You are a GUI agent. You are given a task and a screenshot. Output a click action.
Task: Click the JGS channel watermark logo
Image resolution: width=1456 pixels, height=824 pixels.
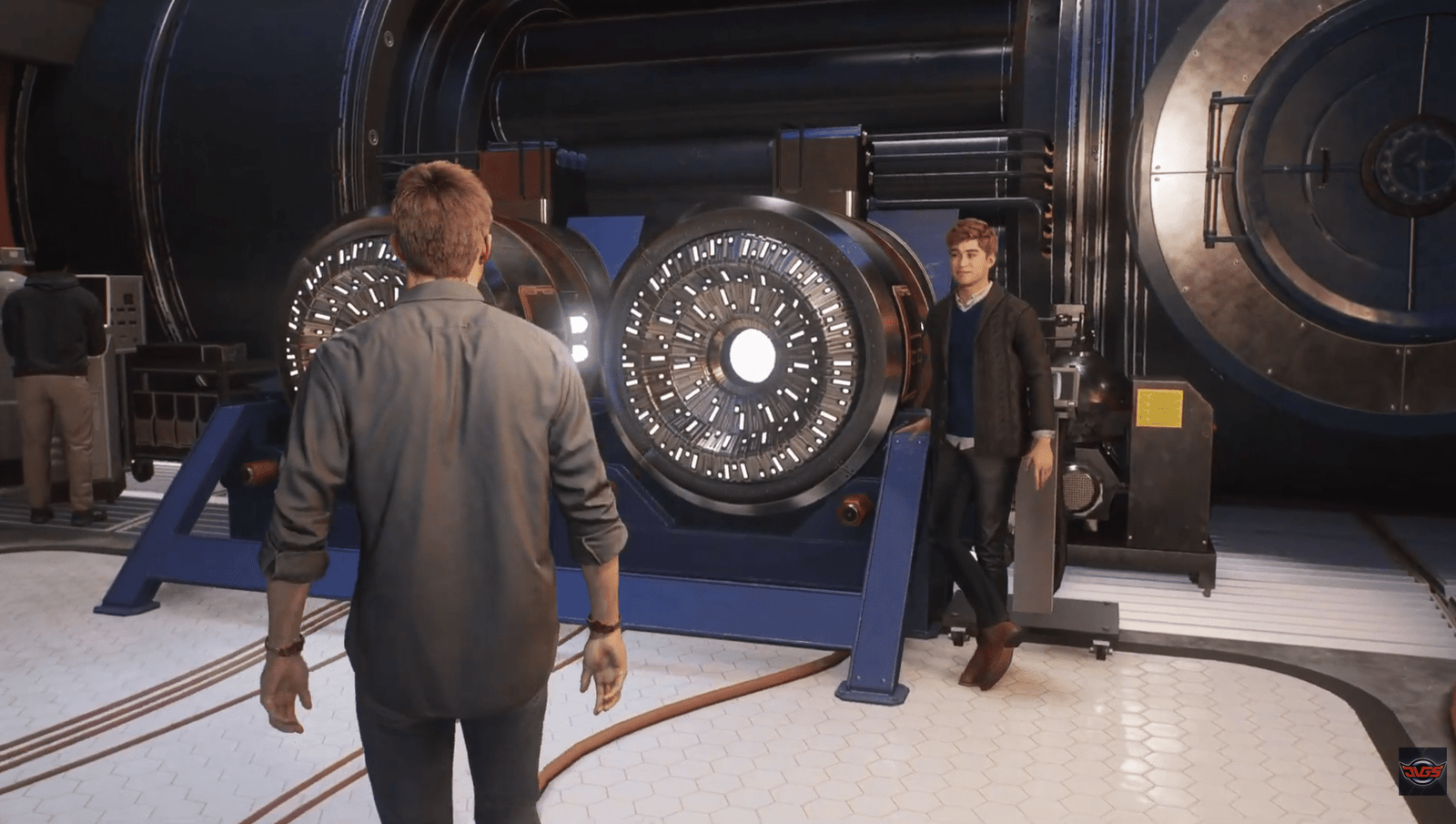(1421, 771)
